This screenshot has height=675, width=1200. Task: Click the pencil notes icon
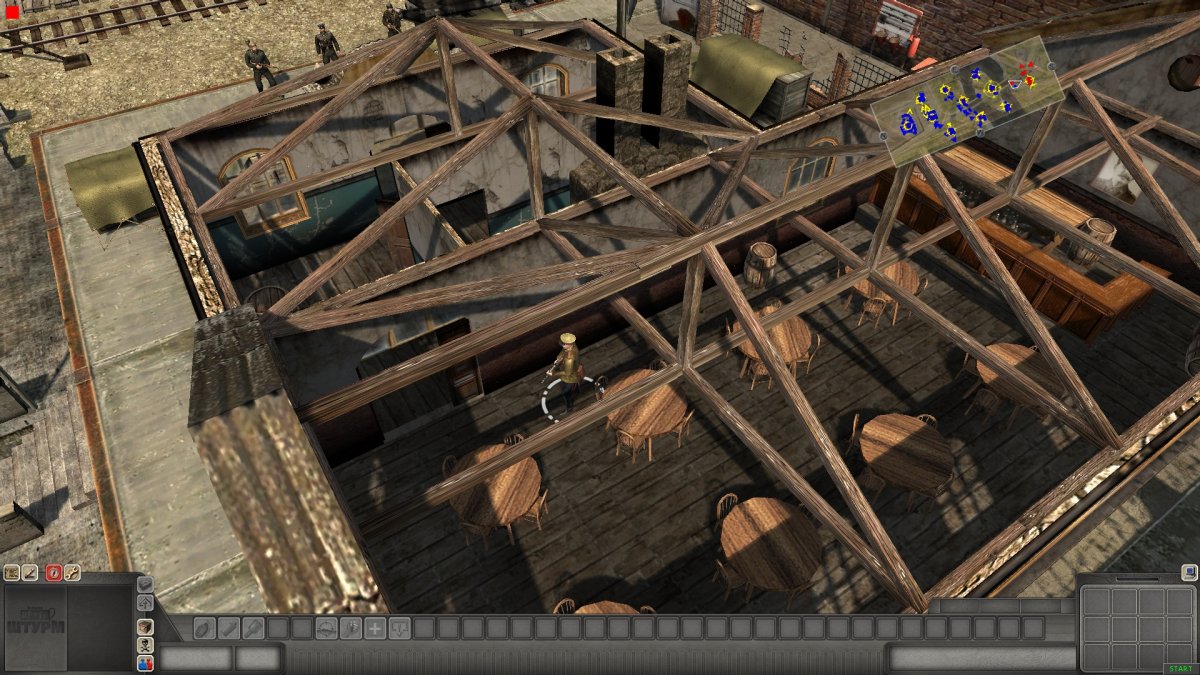pyautogui.click(x=31, y=573)
